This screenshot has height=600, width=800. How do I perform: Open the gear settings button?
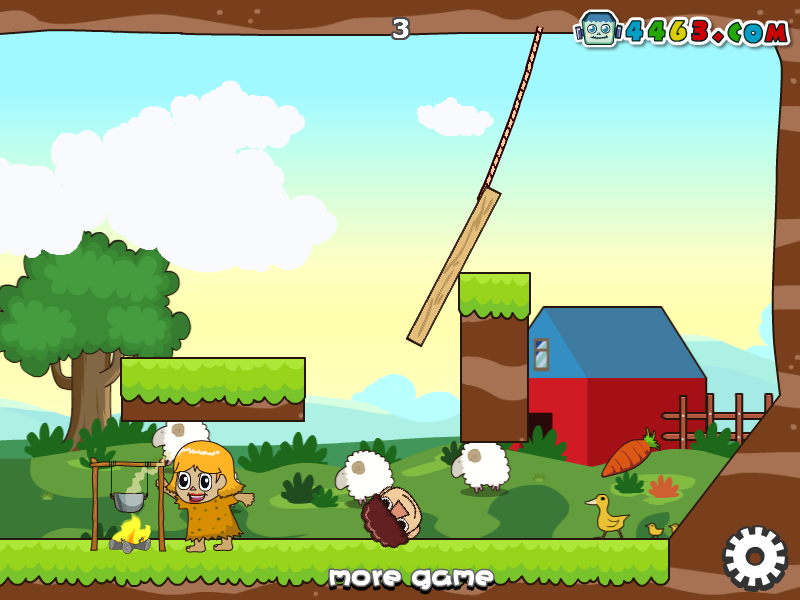(x=755, y=557)
